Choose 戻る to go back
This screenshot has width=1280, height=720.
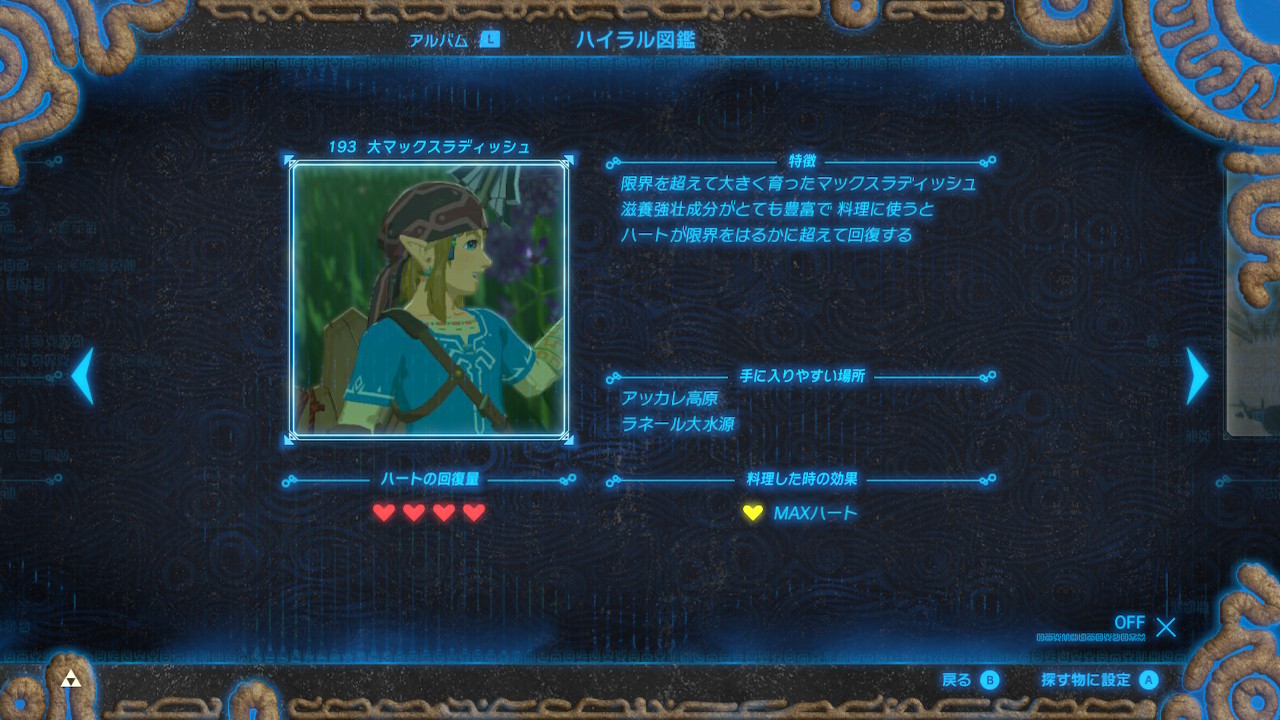pos(970,680)
